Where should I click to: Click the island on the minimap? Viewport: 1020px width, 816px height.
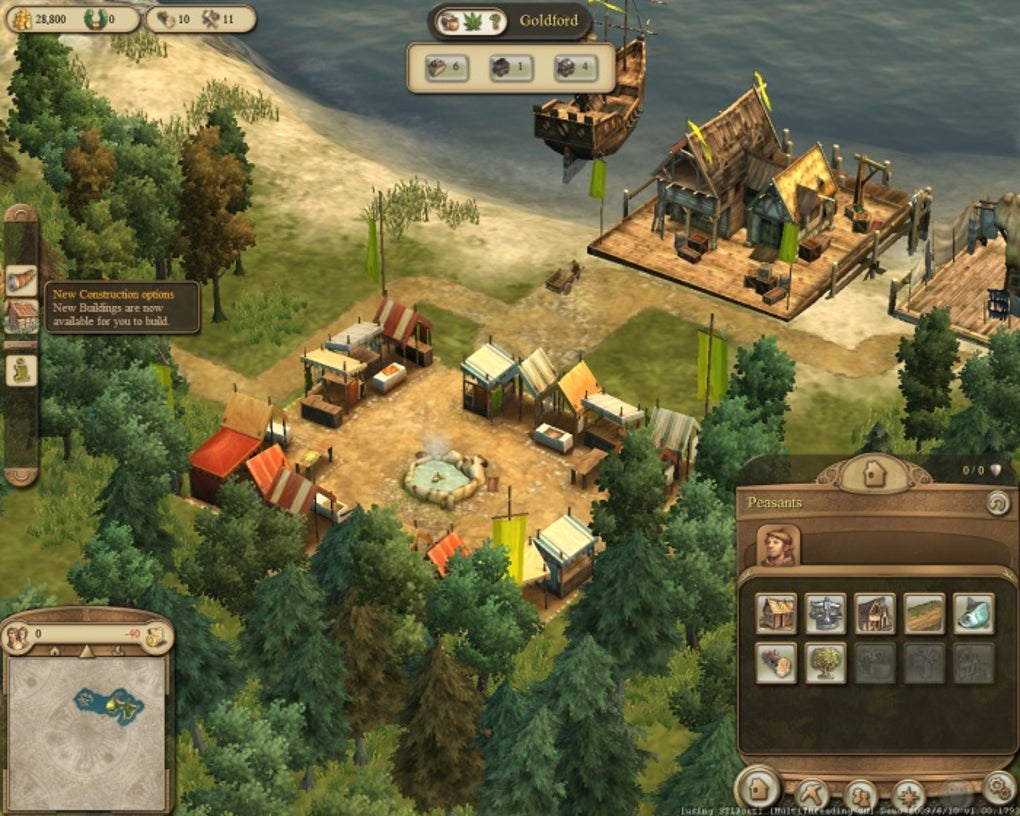pyautogui.click(x=108, y=705)
